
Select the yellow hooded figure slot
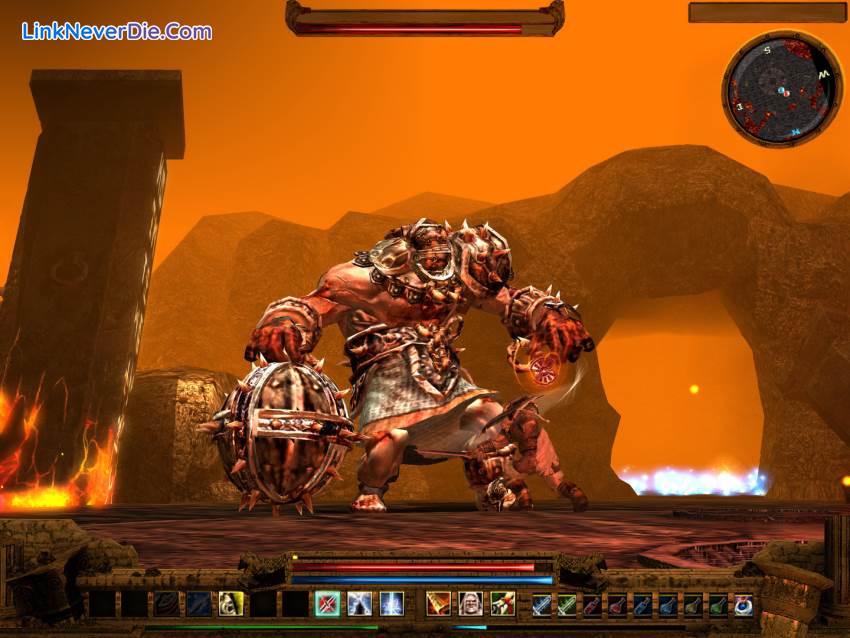click(231, 603)
